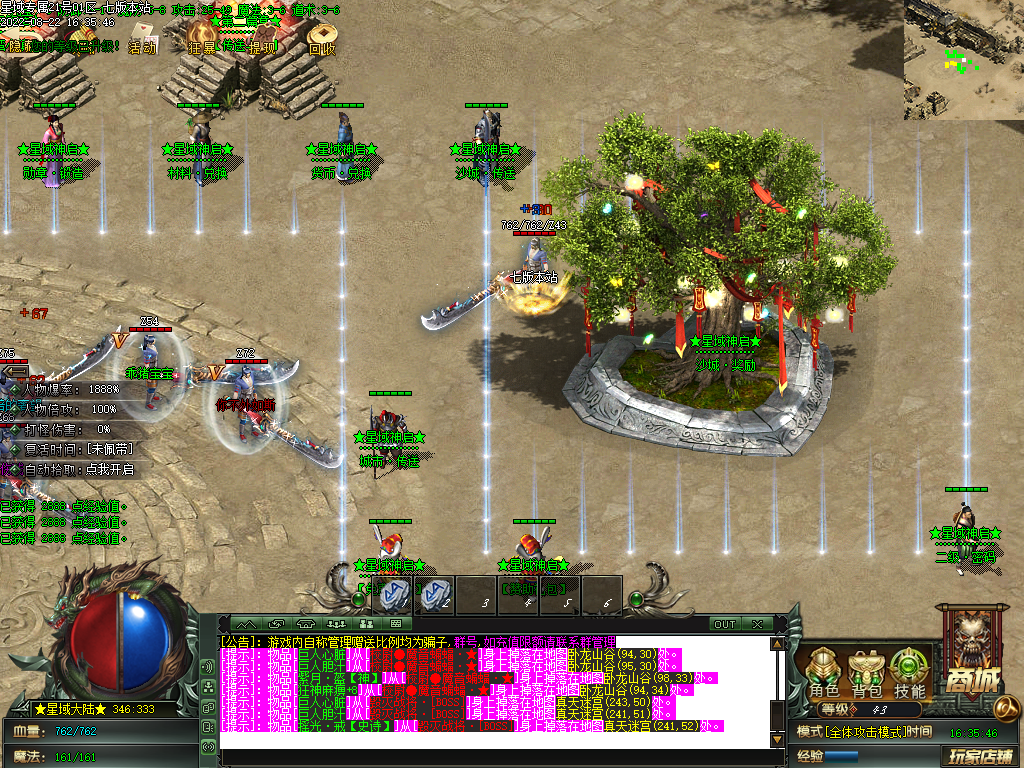Open the 背包 backpack
Image resolution: width=1024 pixels, height=768 pixels.
coord(866,671)
